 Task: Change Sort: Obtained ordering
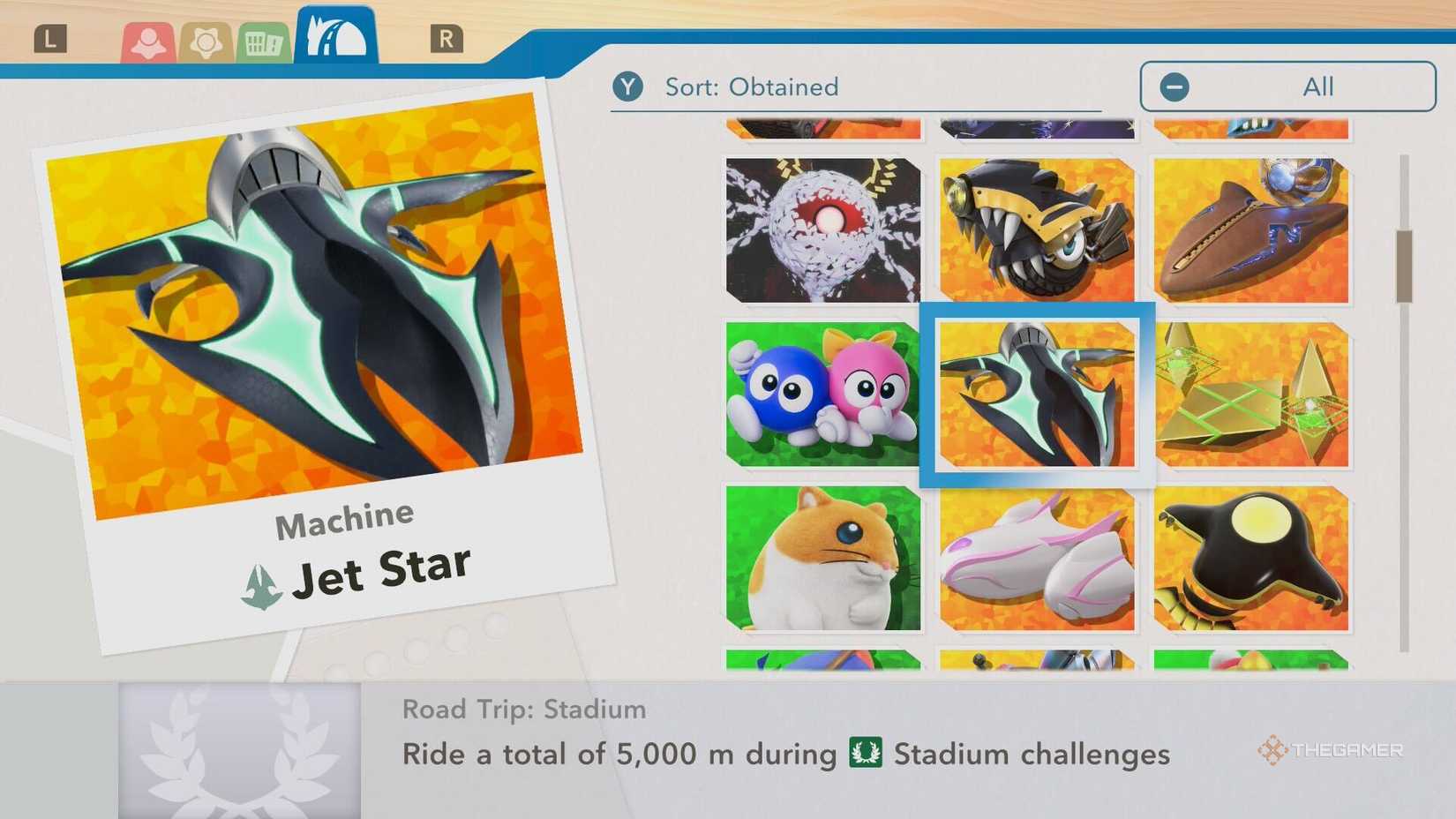pyautogui.click(x=750, y=86)
